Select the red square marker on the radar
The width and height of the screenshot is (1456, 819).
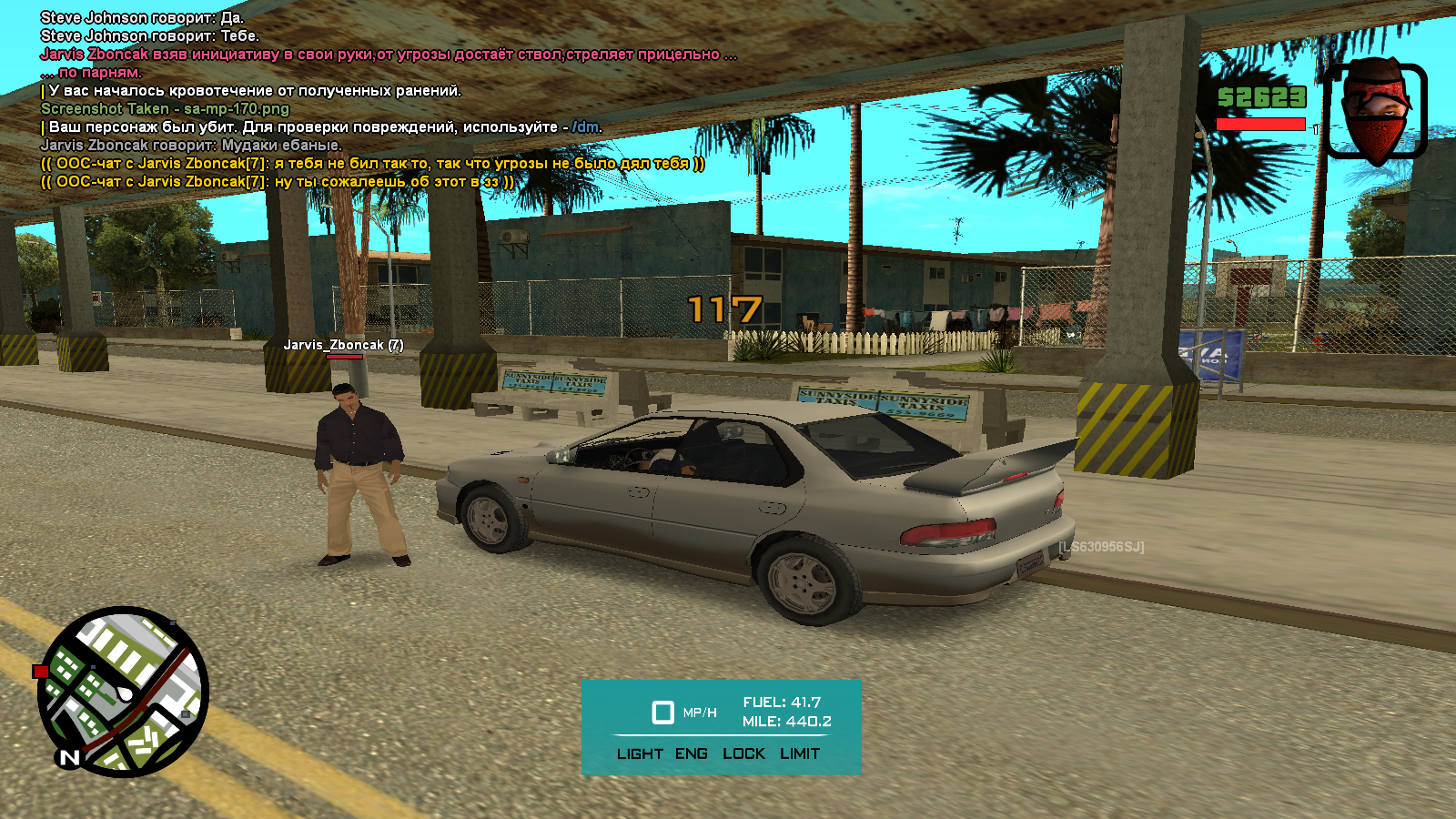pos(40,672)
